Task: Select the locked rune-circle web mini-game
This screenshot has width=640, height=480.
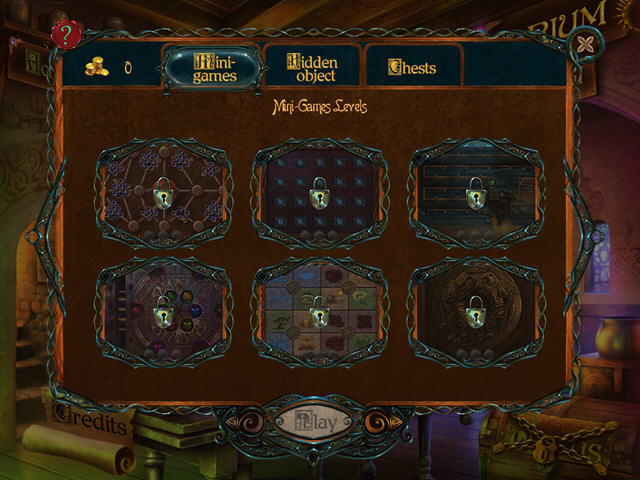Action: tap(163, 191)
